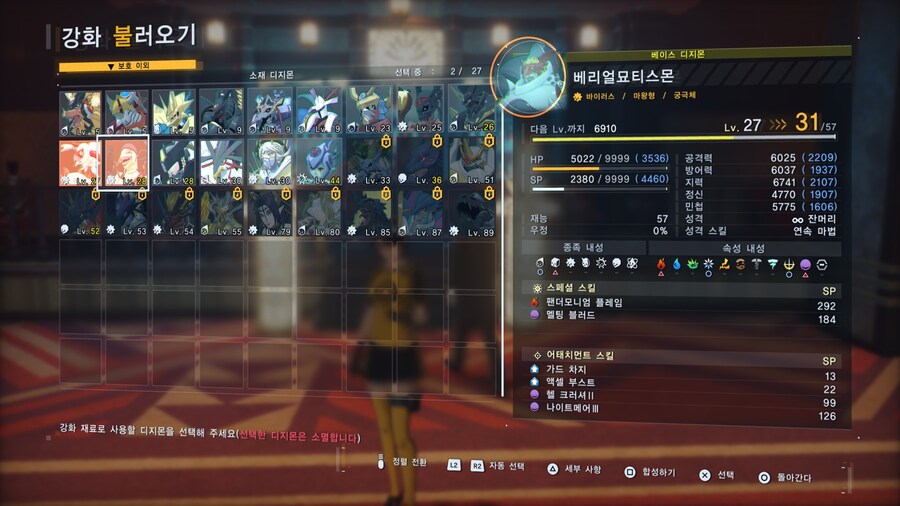Click the Lv. 89 Digimon tile
Viewport: 900px width, 506px height.
(x=469, y=212)
